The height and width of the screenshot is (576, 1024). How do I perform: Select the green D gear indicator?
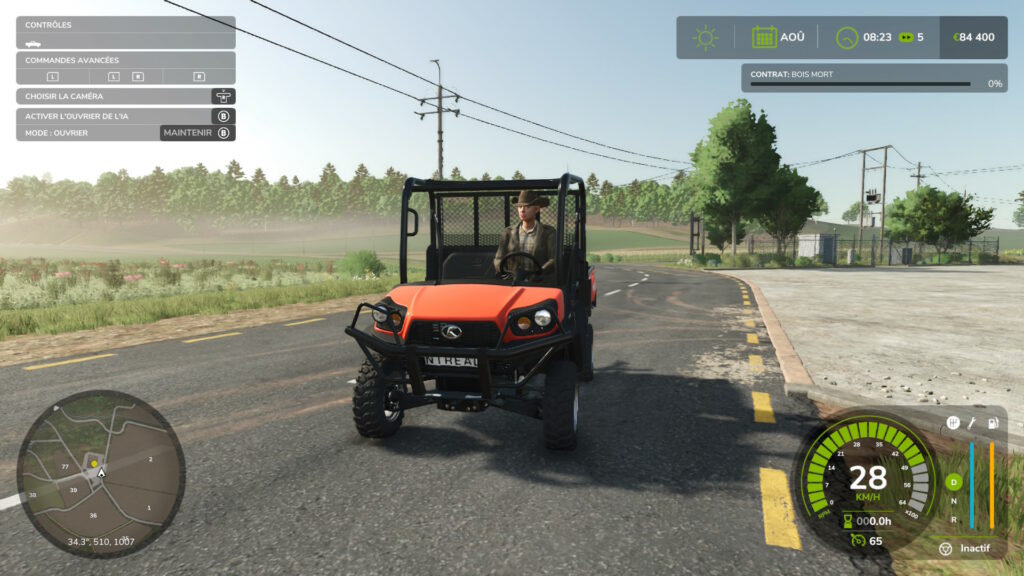pyautogui.click(x=953, y=483)
